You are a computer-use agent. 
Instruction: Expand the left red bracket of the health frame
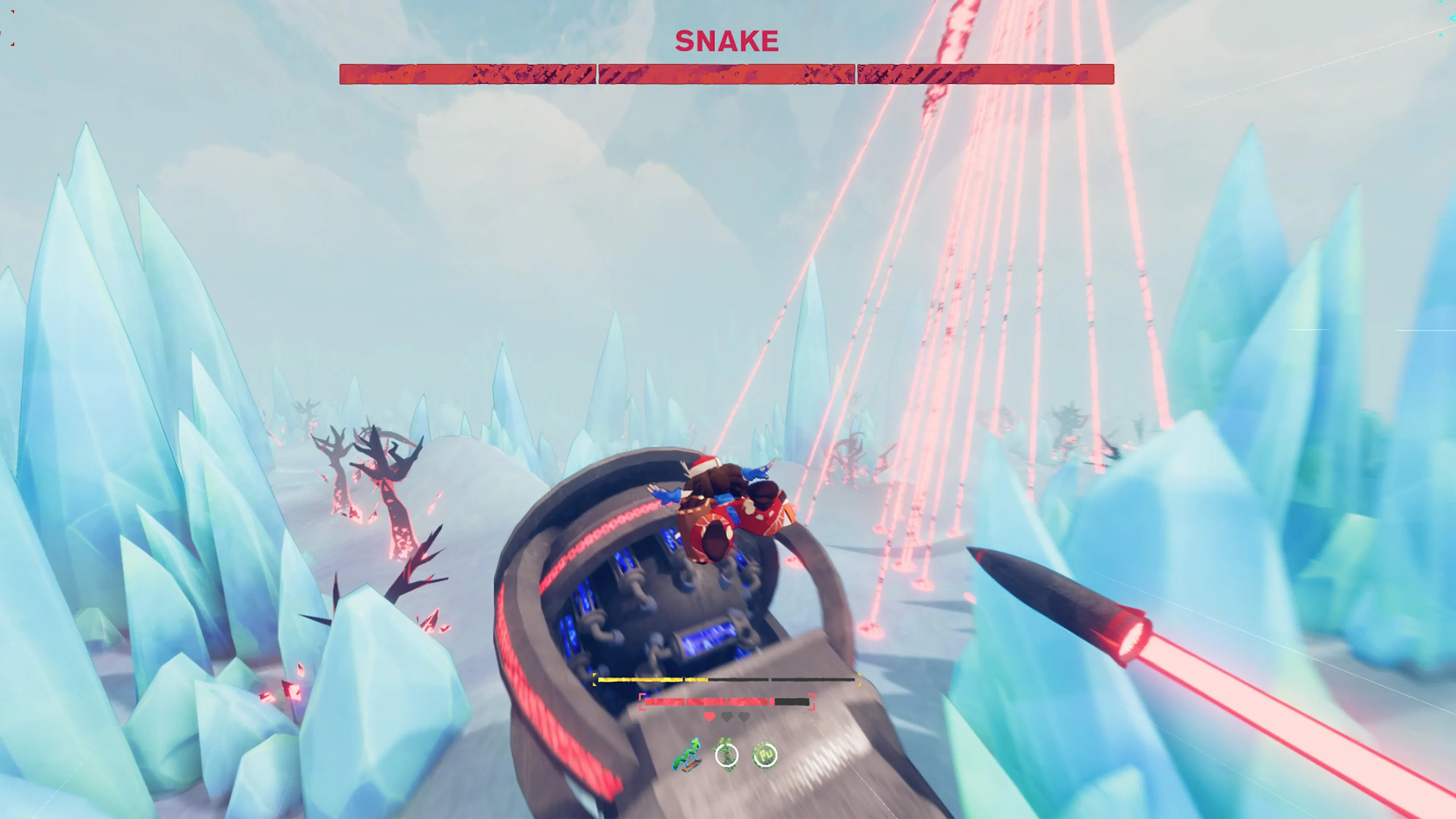tap(643, 702)
